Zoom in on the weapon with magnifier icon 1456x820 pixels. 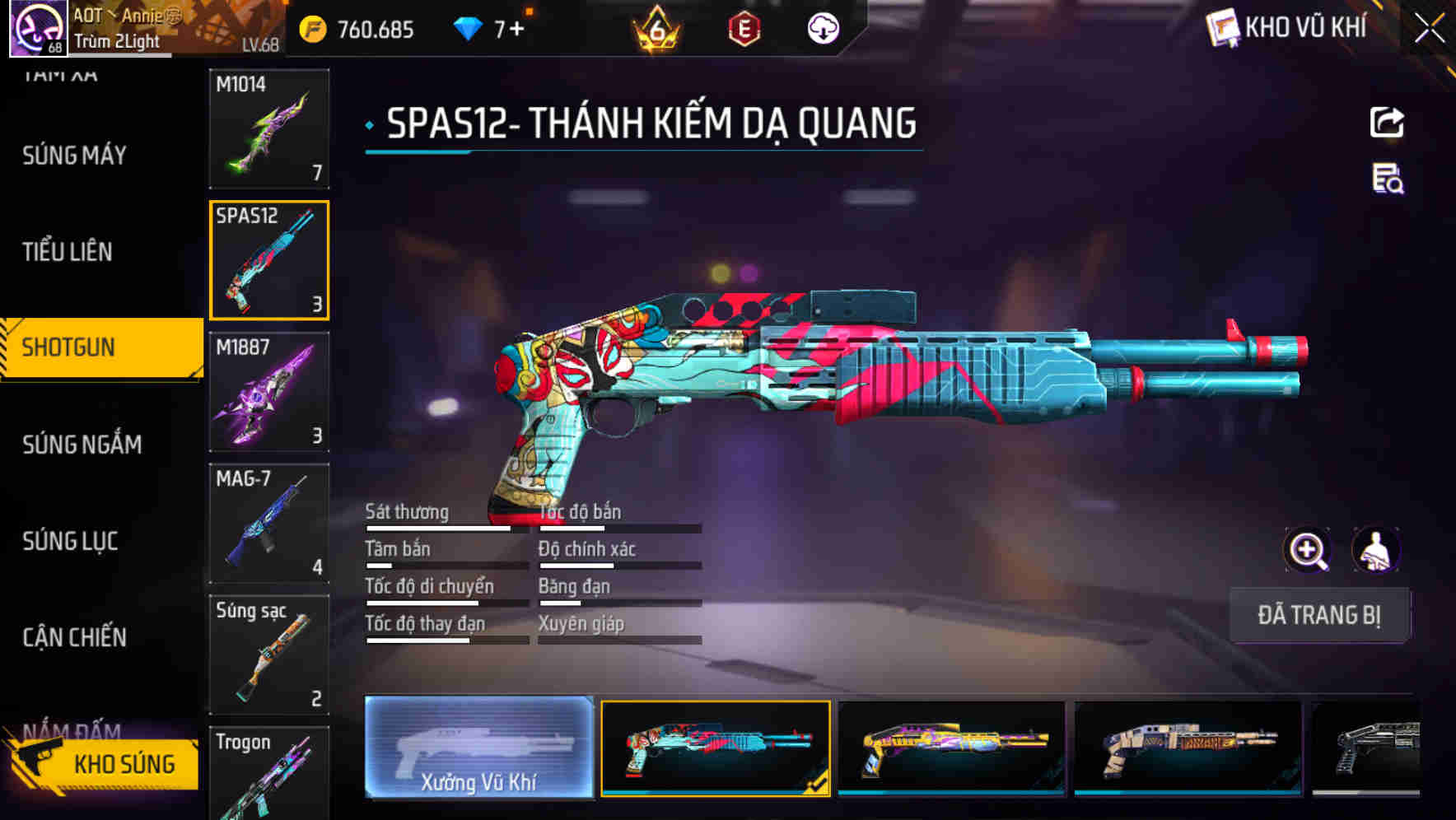pyautogui.click(x=1308, y=550)
